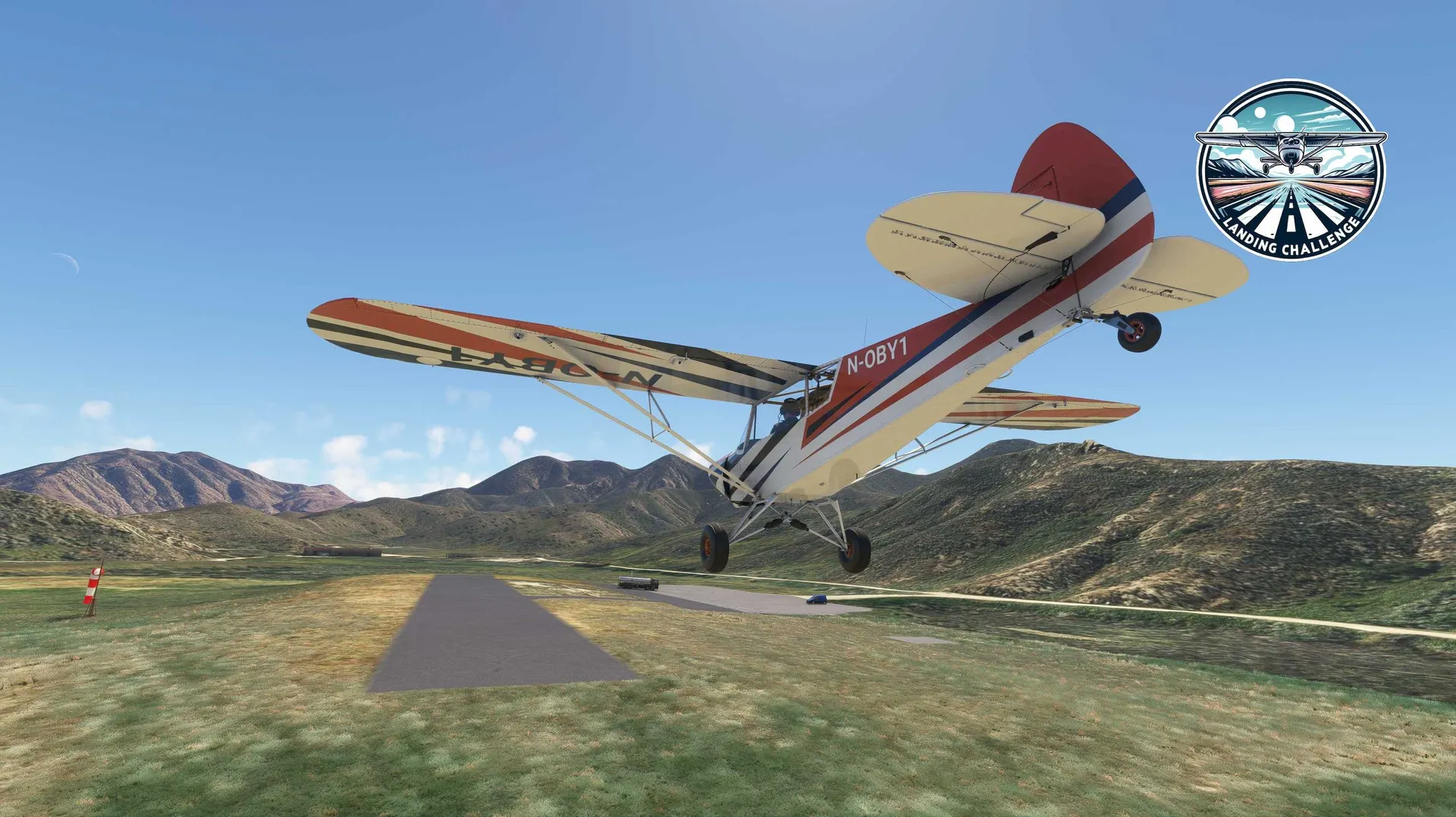Click the Landing Challenge badge logo
This screenshot has height=817, width=1456.
click(1291, 170)
